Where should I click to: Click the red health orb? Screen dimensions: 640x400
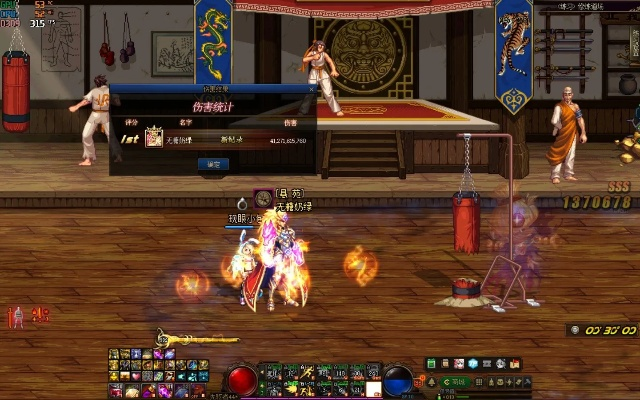click(242, 380)
